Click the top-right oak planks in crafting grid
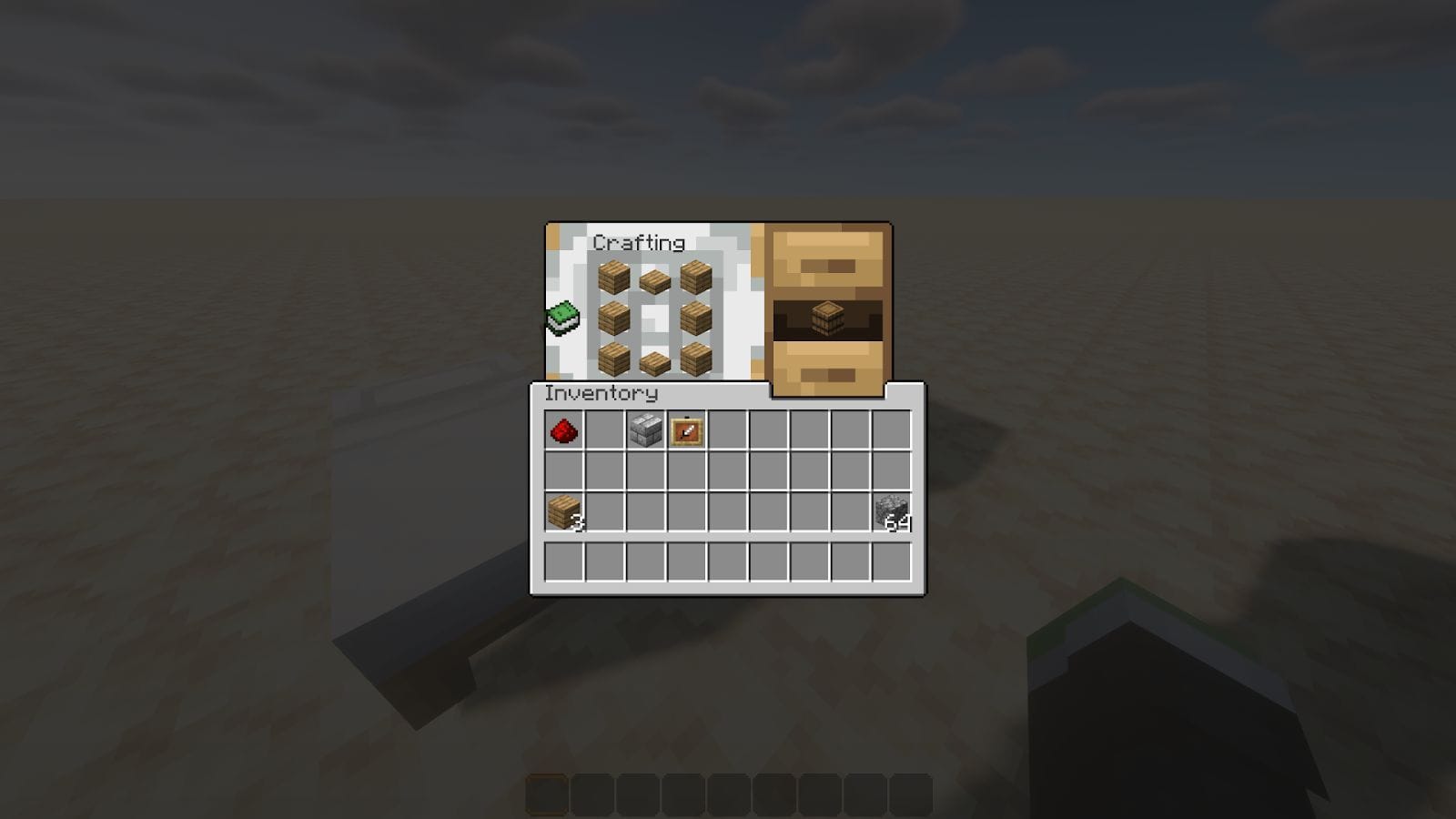Screen dimensions: 1456x819 point(693,278)
